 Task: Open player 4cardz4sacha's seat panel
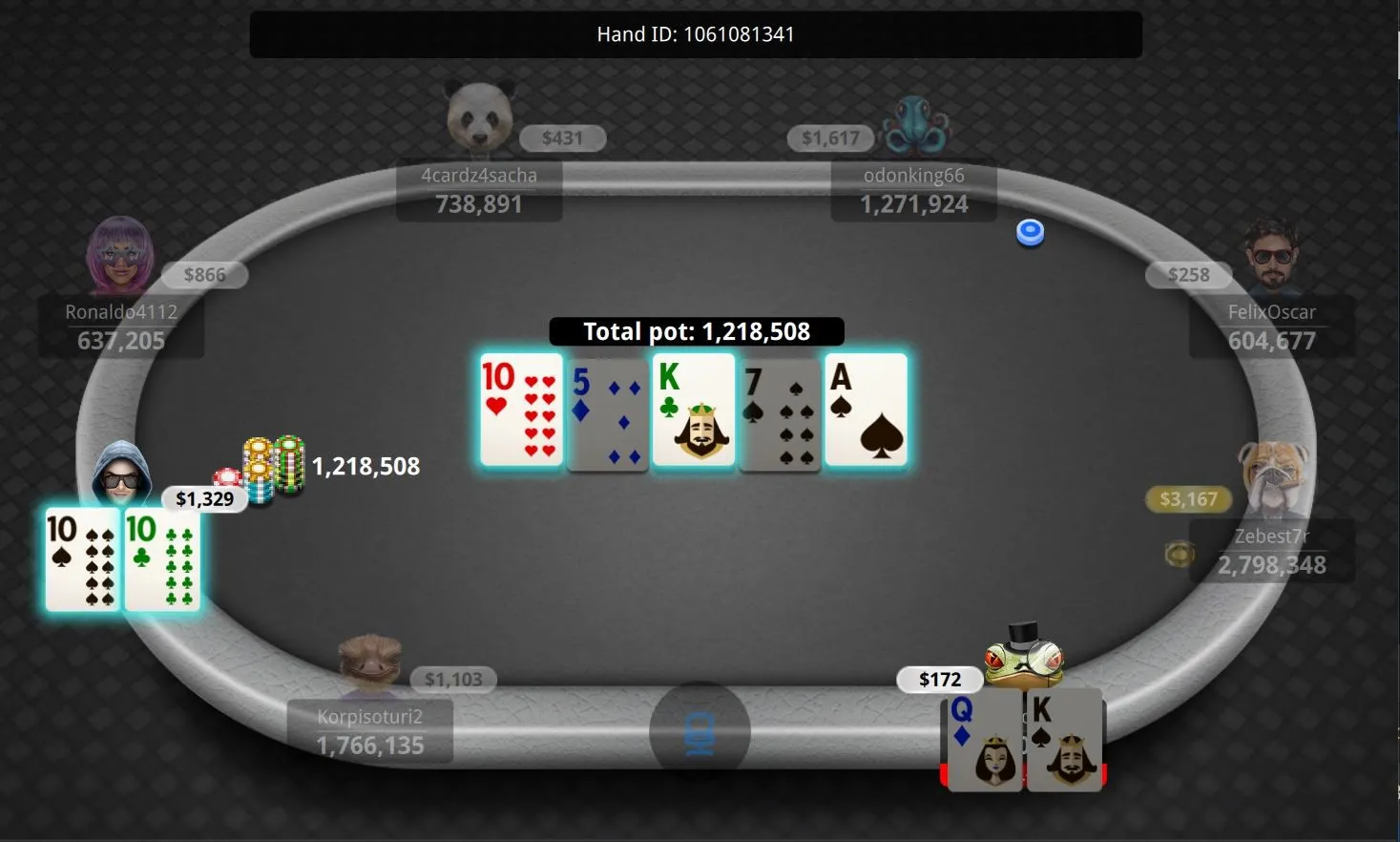click(479, 190)
